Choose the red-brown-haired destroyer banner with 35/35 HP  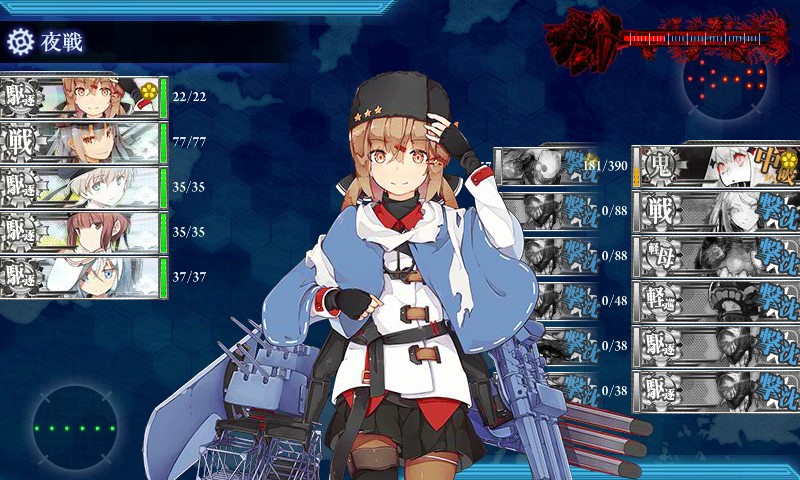[80, 232]
